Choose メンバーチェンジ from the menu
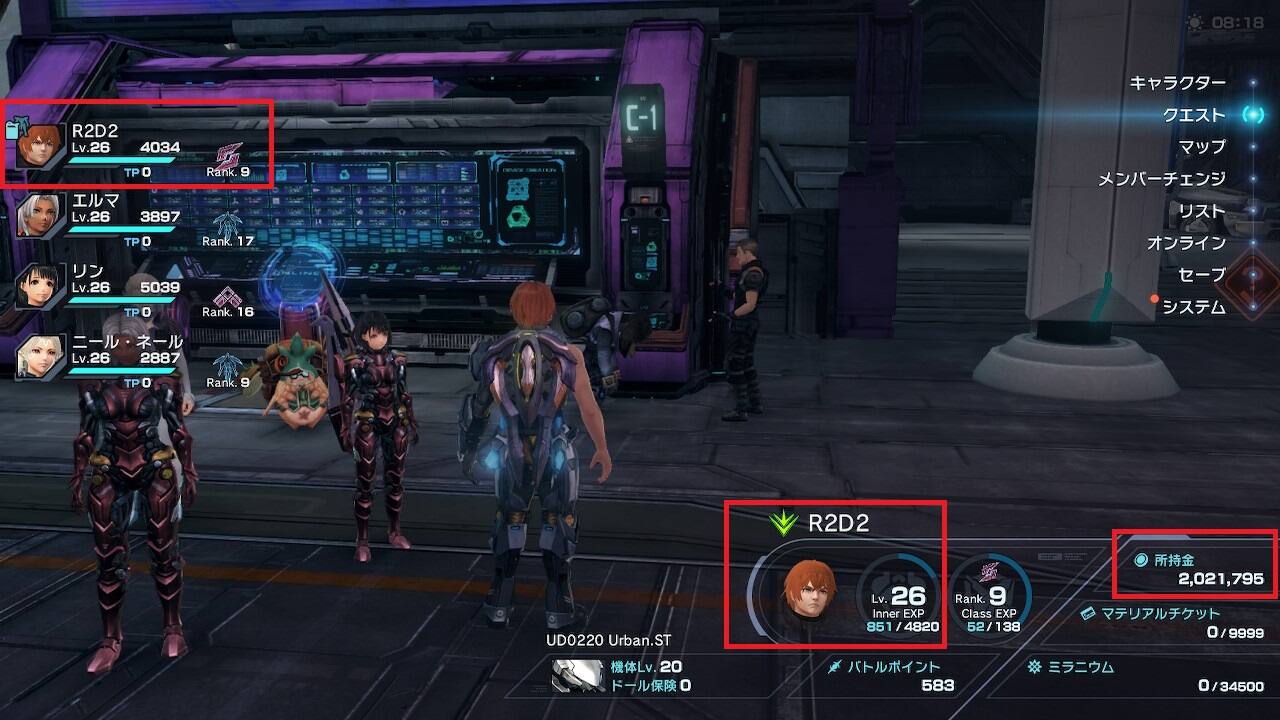 (x=1161, y=179)
